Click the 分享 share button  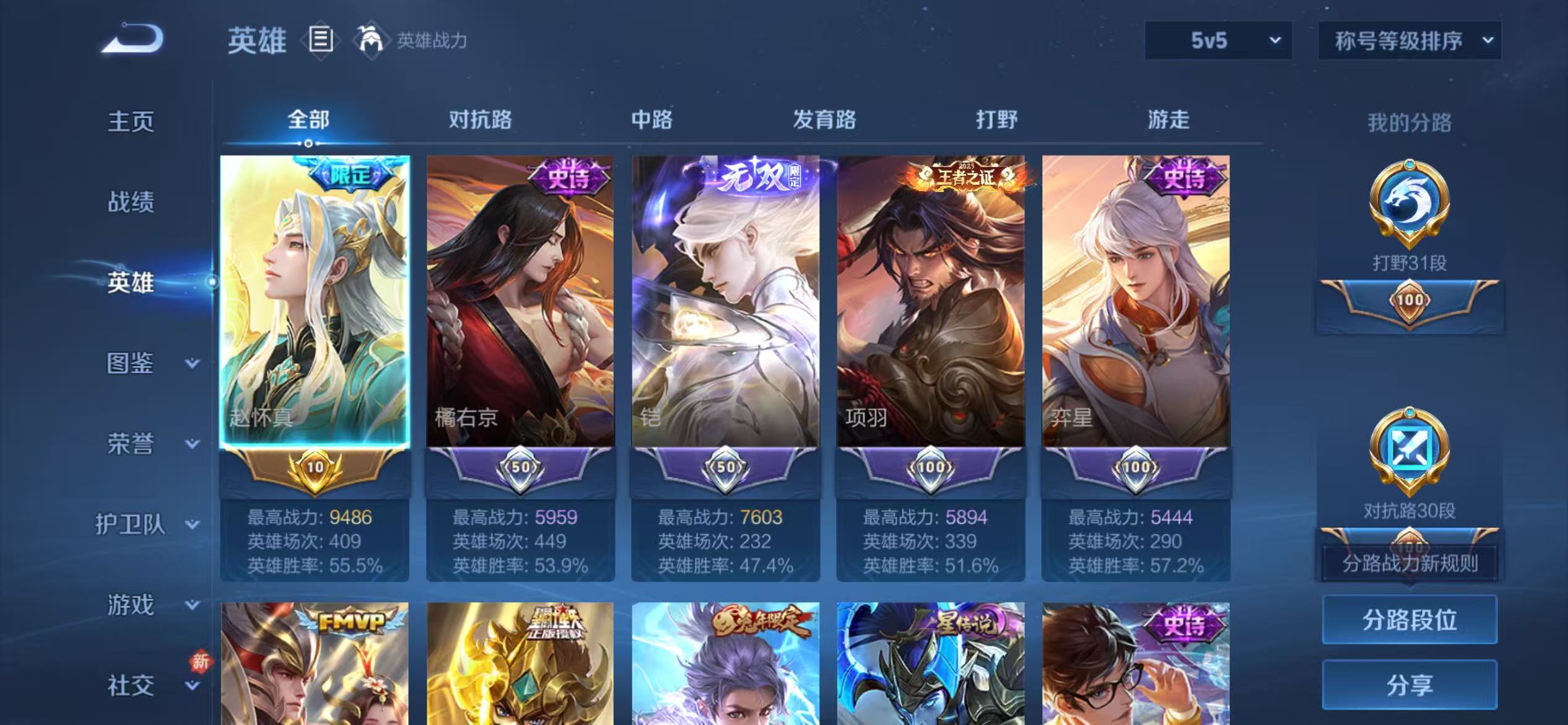1410,685
